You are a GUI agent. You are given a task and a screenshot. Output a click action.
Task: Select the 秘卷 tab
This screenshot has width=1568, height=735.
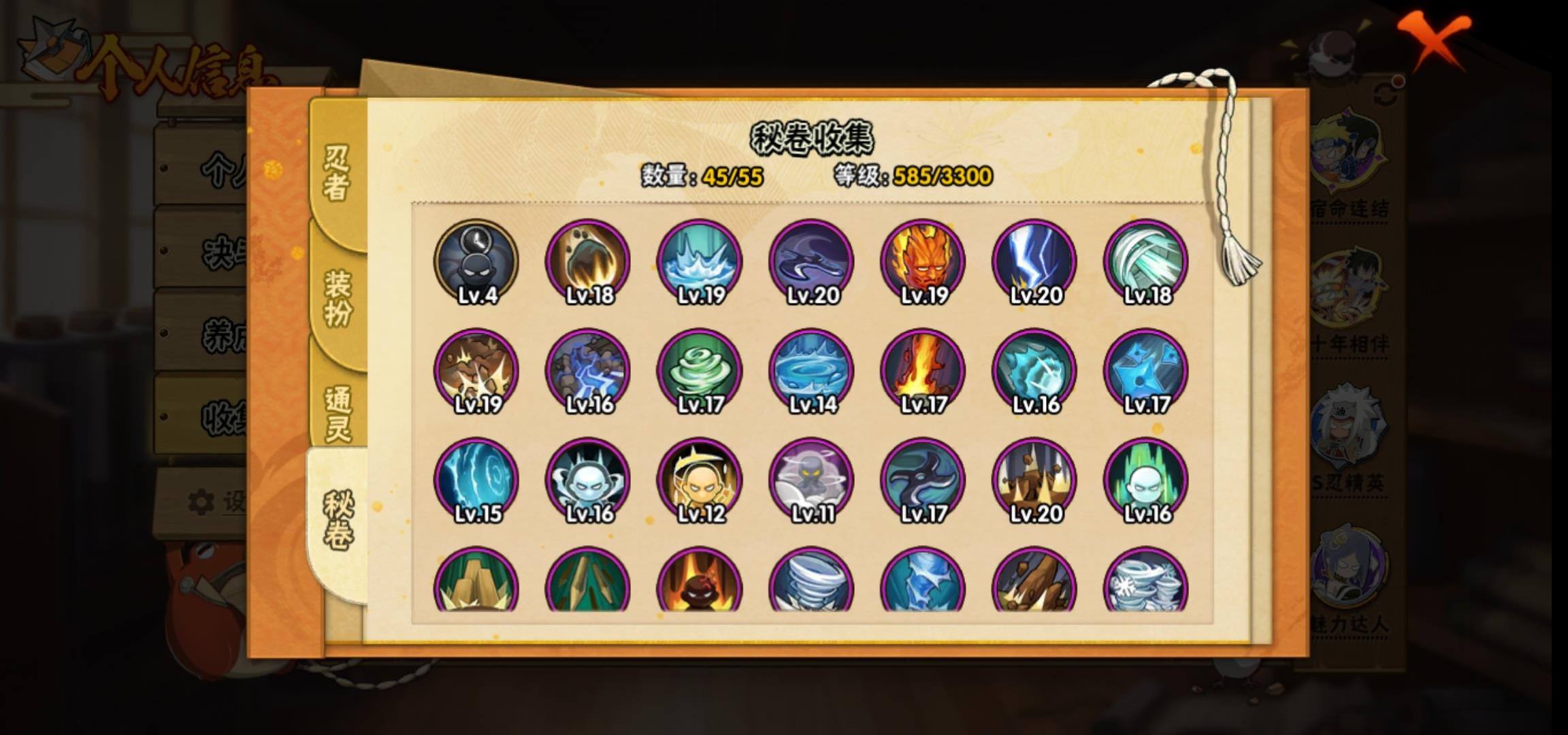pyautogui.click(x=338, y=521)
